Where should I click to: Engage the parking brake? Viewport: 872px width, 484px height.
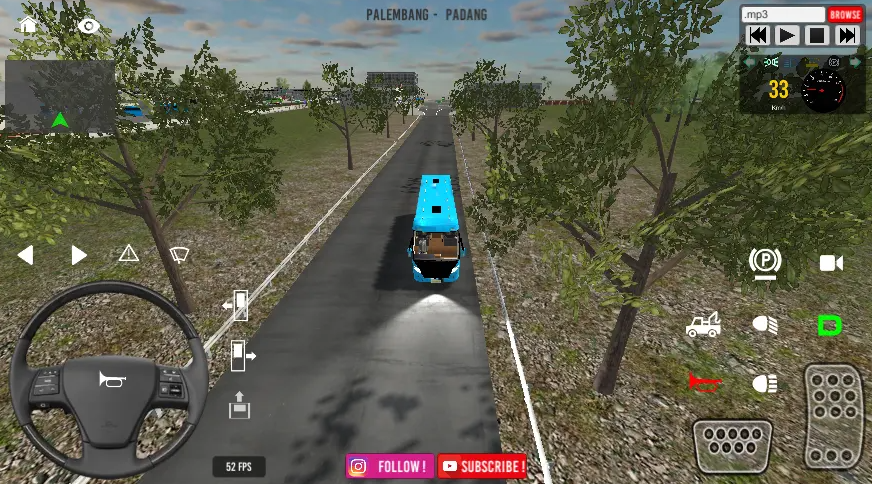(x=765, y=263)
